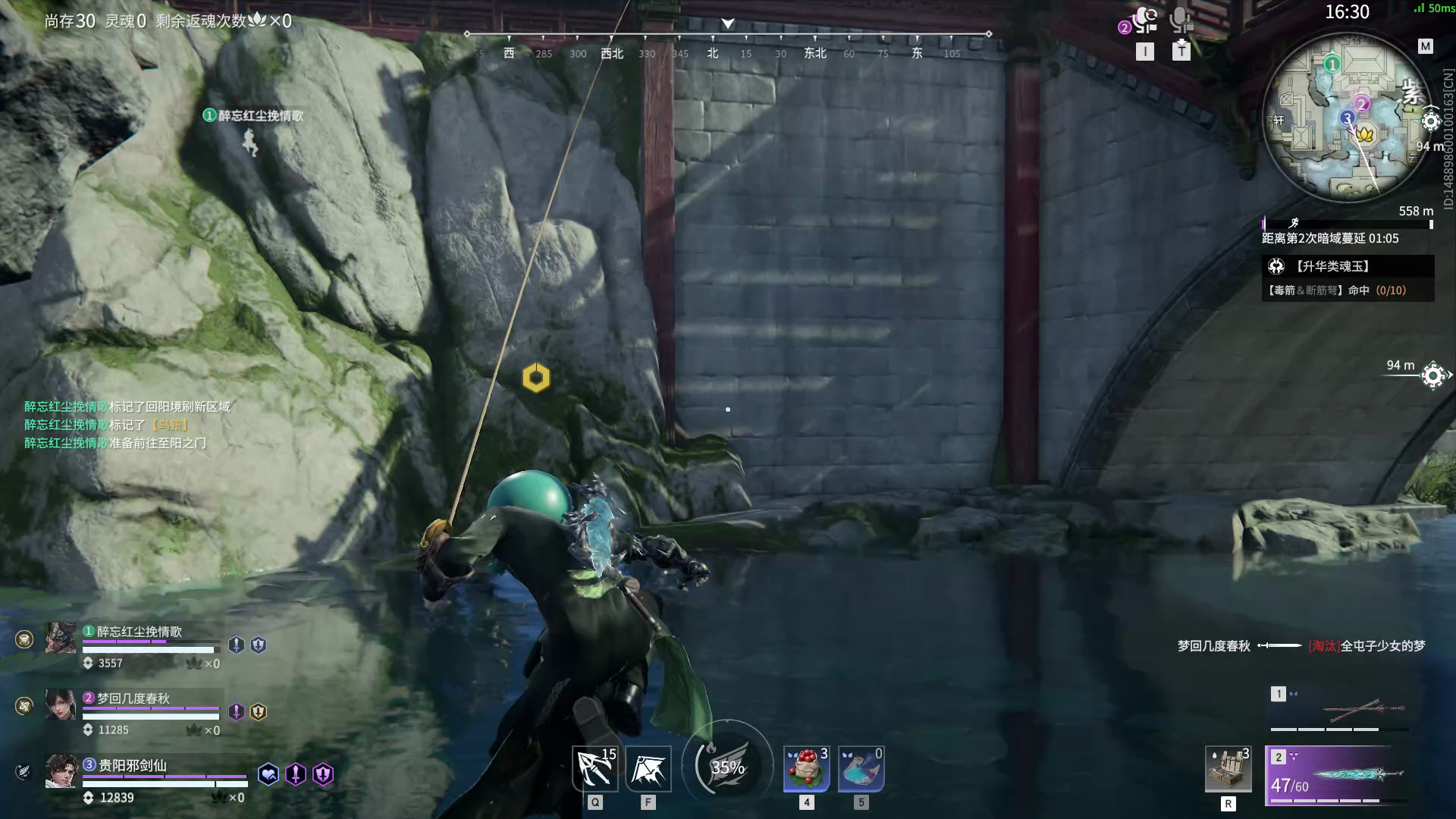Trigger the ultimate gauge at 35%
This screenshot has width=1456, height=819.
727,767
